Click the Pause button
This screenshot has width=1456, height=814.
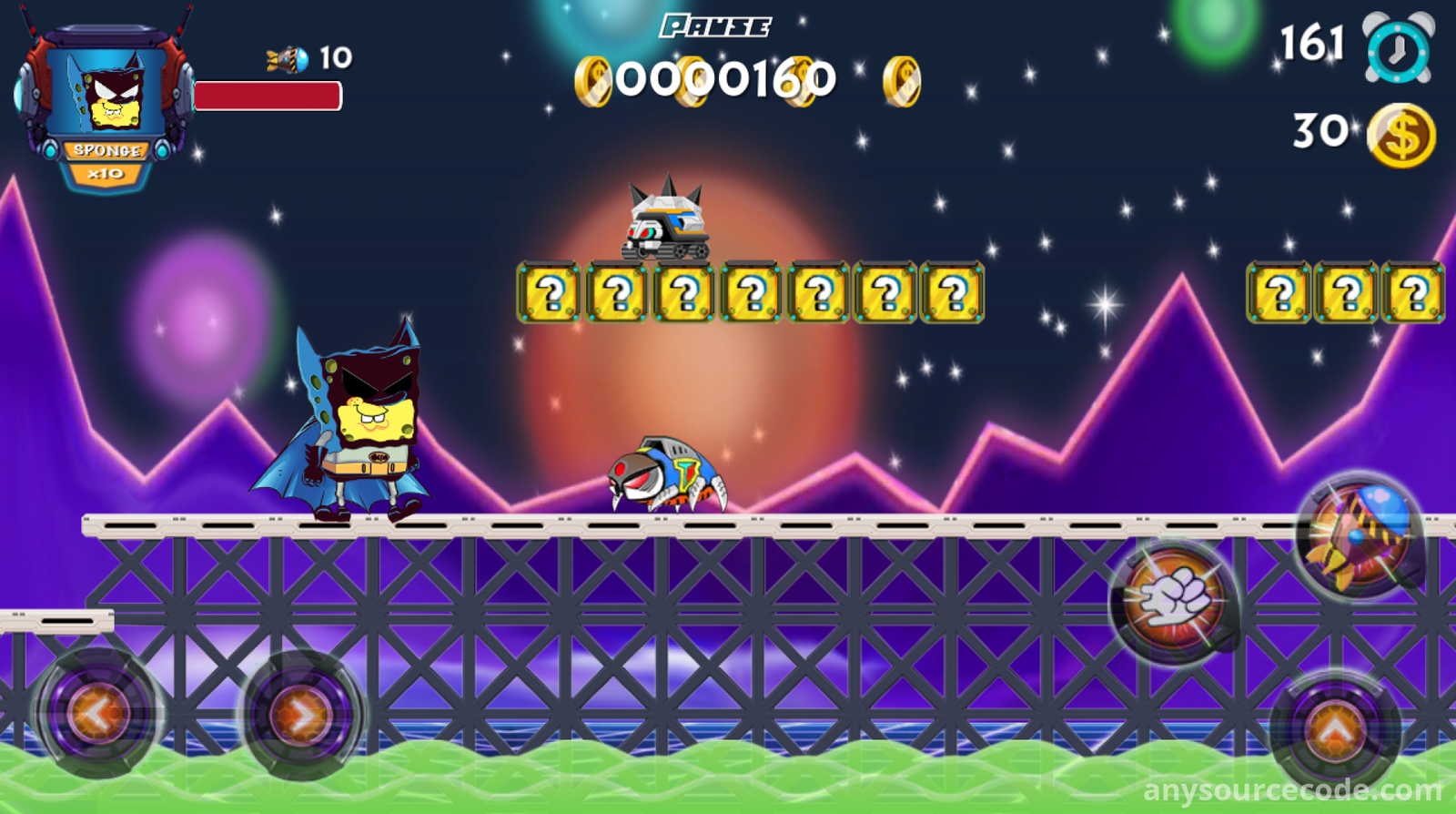tap(715, 26)
